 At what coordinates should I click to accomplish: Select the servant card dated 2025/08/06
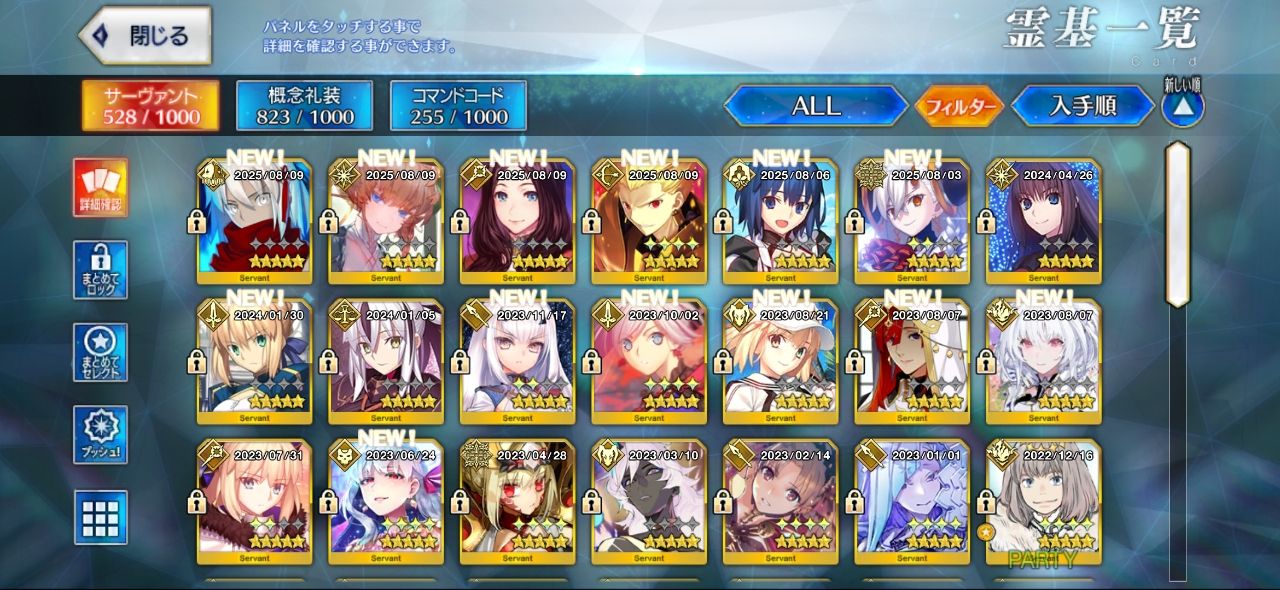point(781,222)
